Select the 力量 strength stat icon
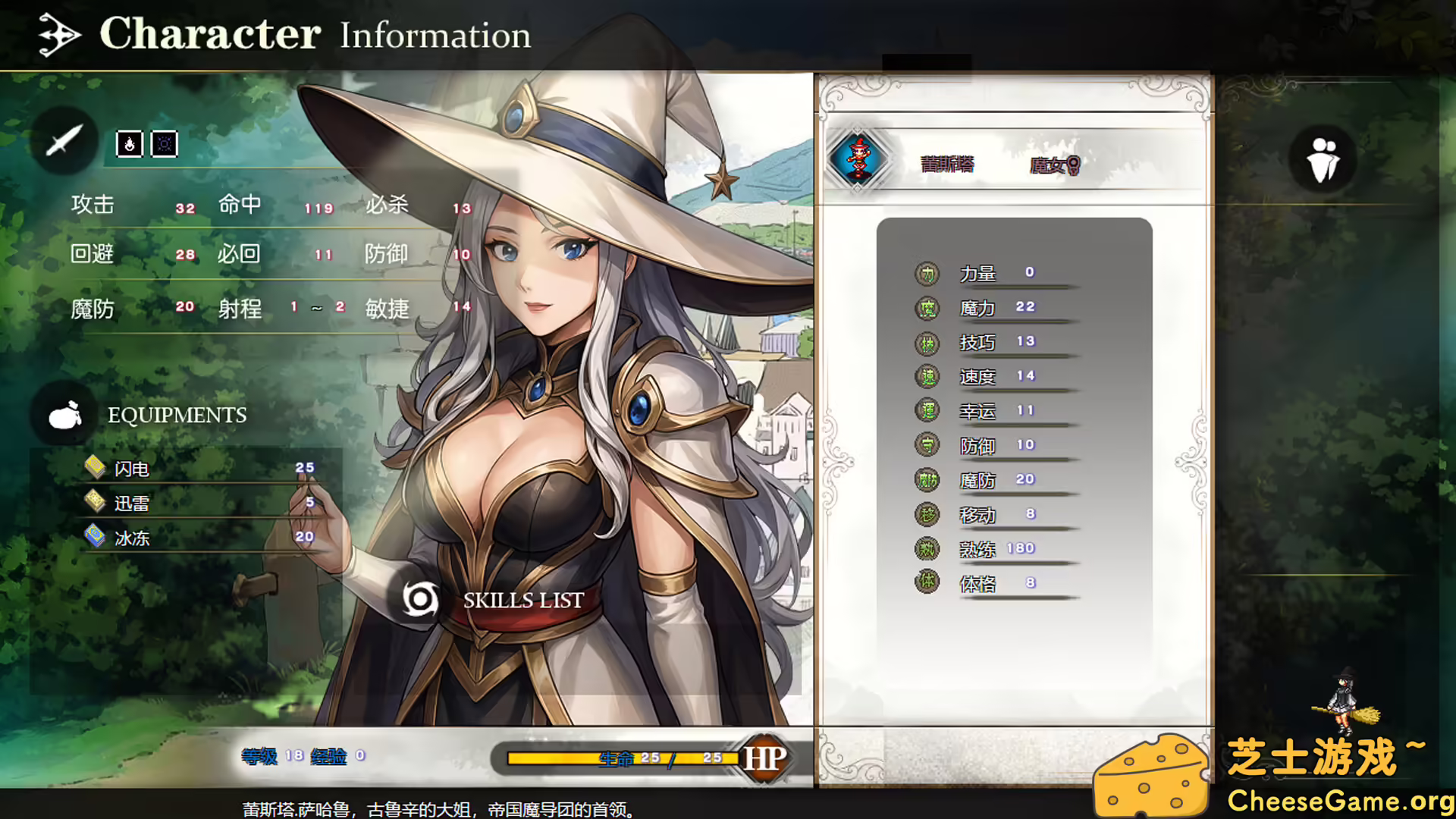This screenshot has height=819, width=1456. pos(925,272)
